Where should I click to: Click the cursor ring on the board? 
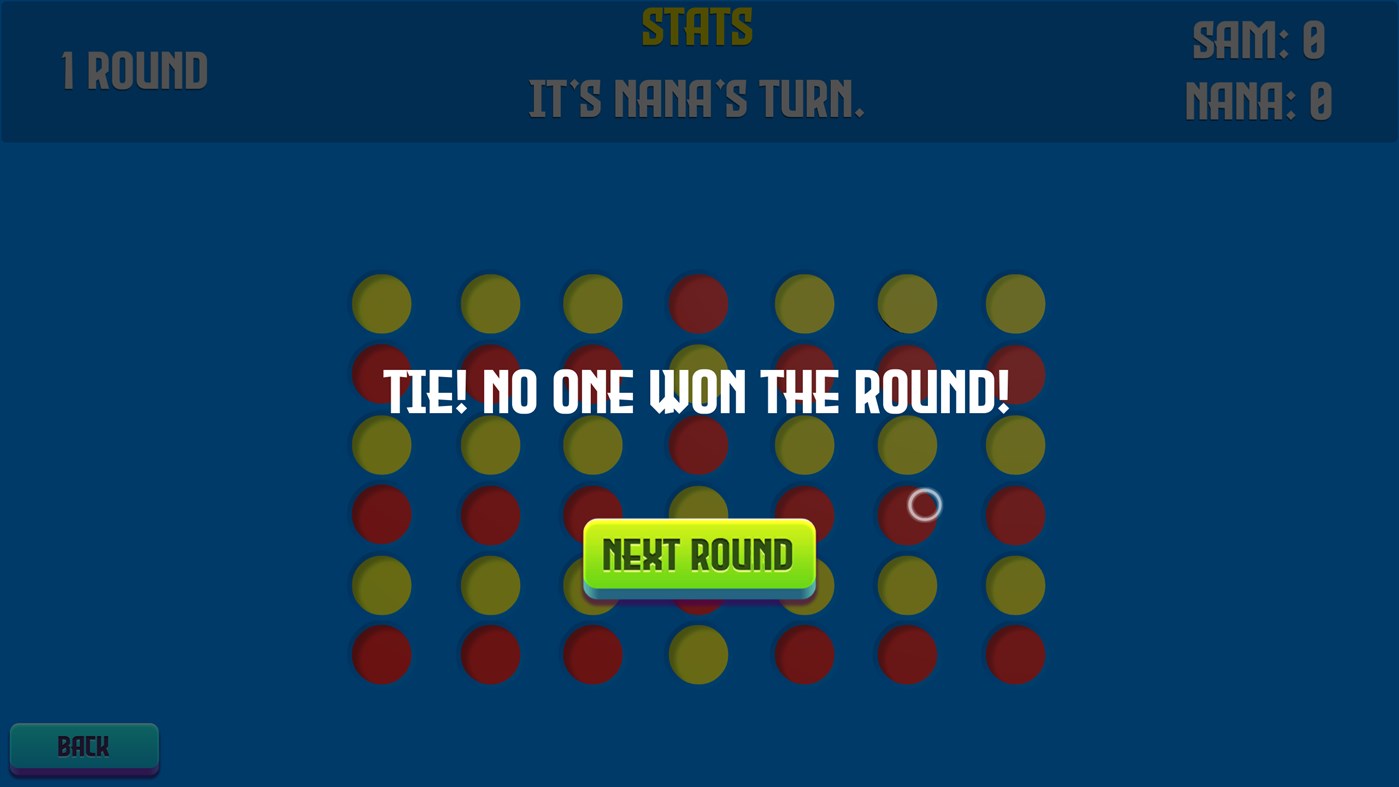pyautogui.click(x=923, y=505)
